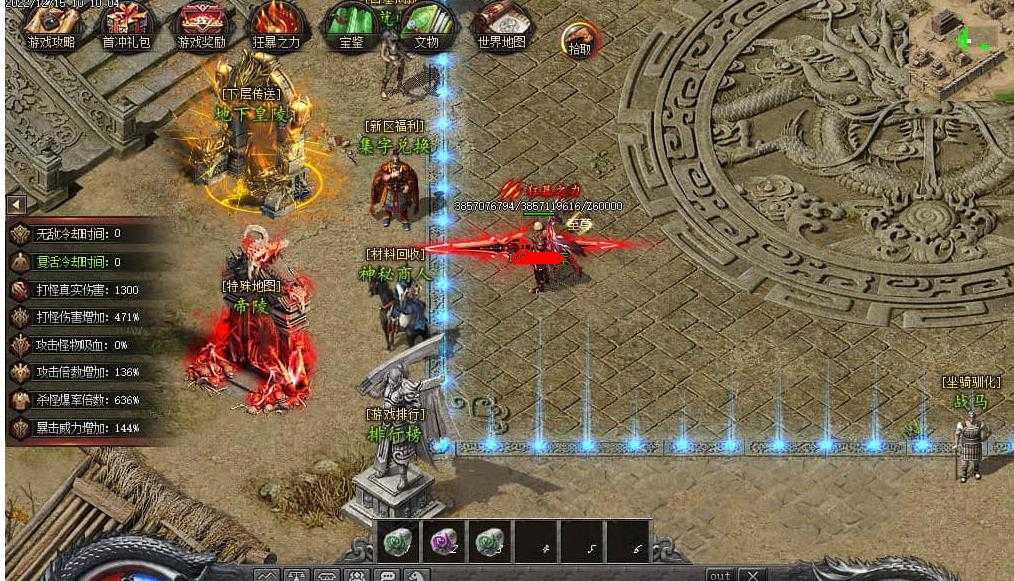Activate the 狂暴之力 flame icon
The height and width of the screenshot is (581, 1014).
274,24
